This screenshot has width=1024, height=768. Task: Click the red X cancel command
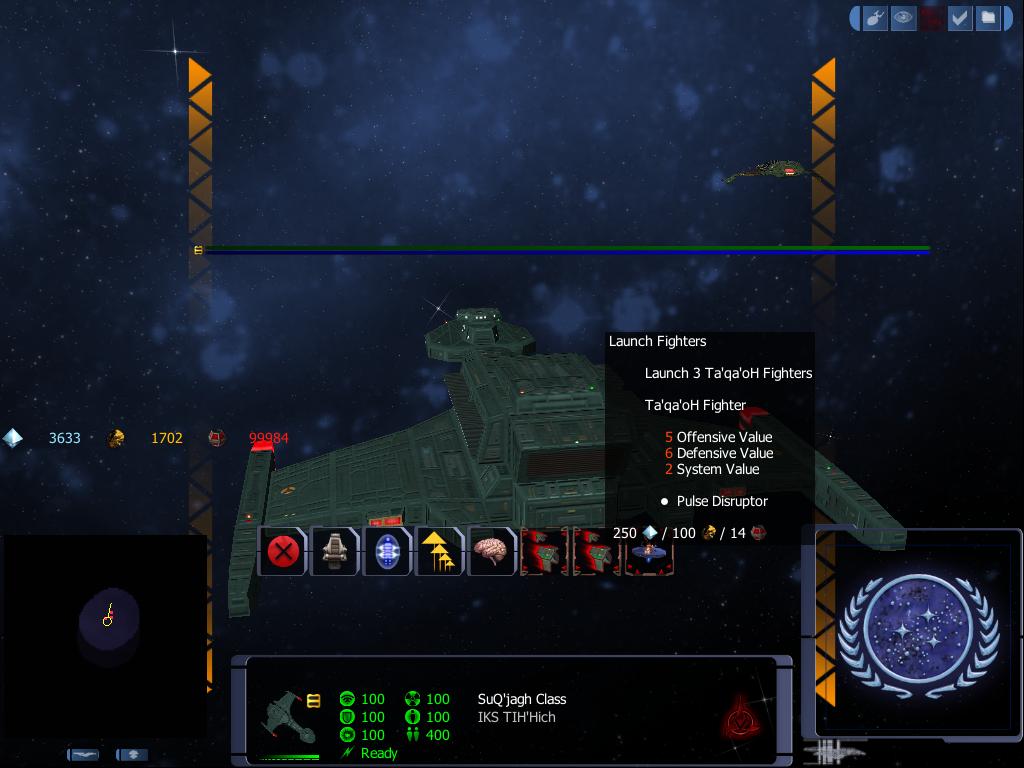(283, 551)
